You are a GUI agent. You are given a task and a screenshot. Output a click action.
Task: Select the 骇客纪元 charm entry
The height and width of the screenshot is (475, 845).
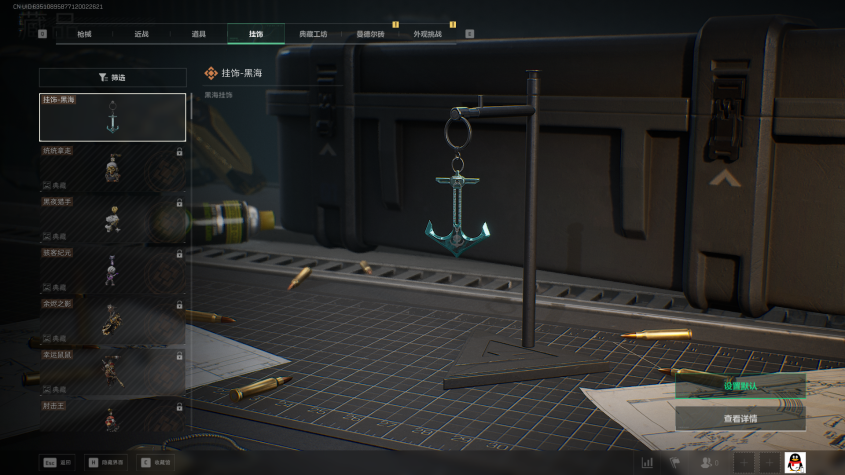(x=113, y=270)
